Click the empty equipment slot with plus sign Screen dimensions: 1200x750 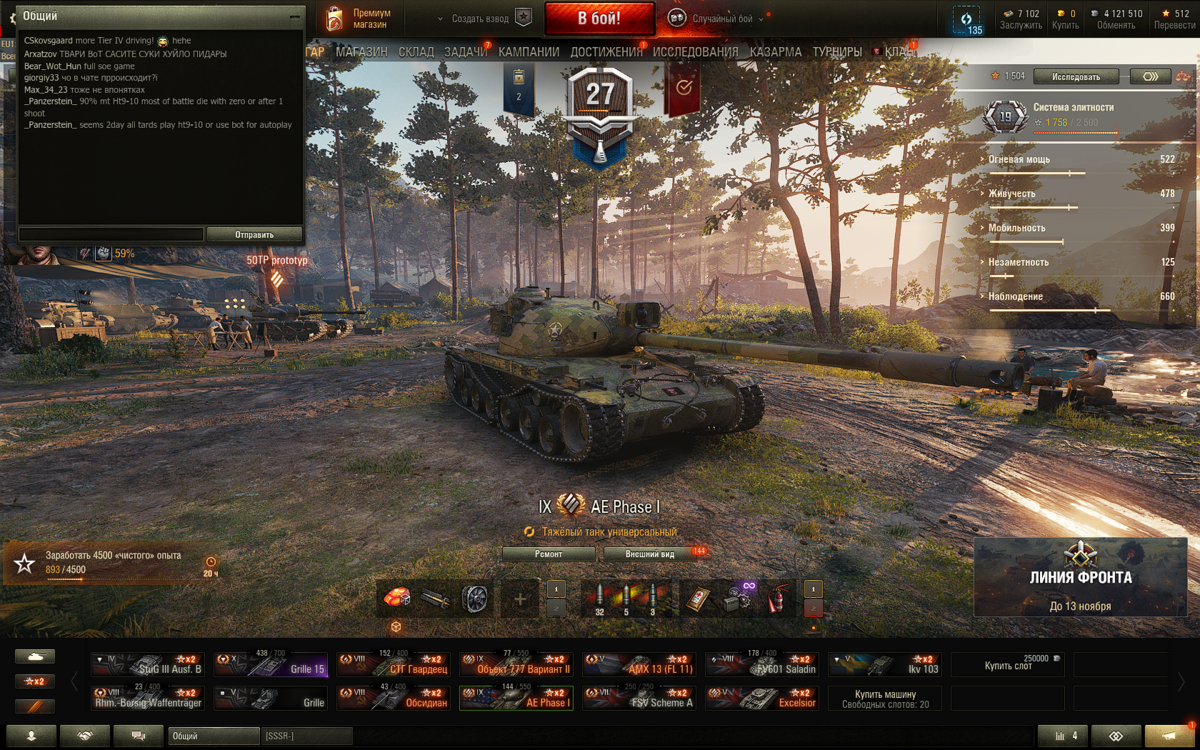point(519,599)
